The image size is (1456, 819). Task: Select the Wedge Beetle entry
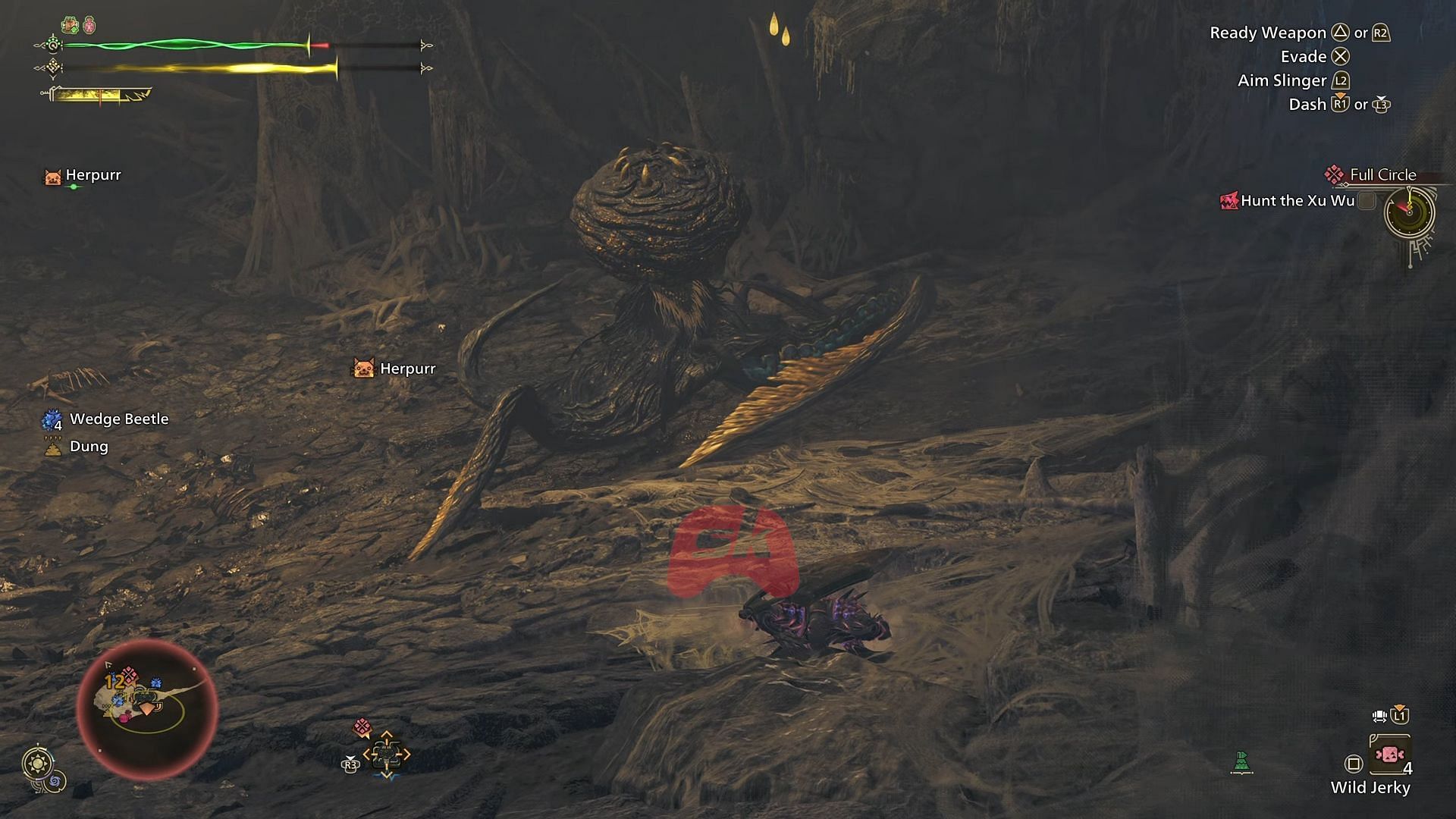coord(118,419)
